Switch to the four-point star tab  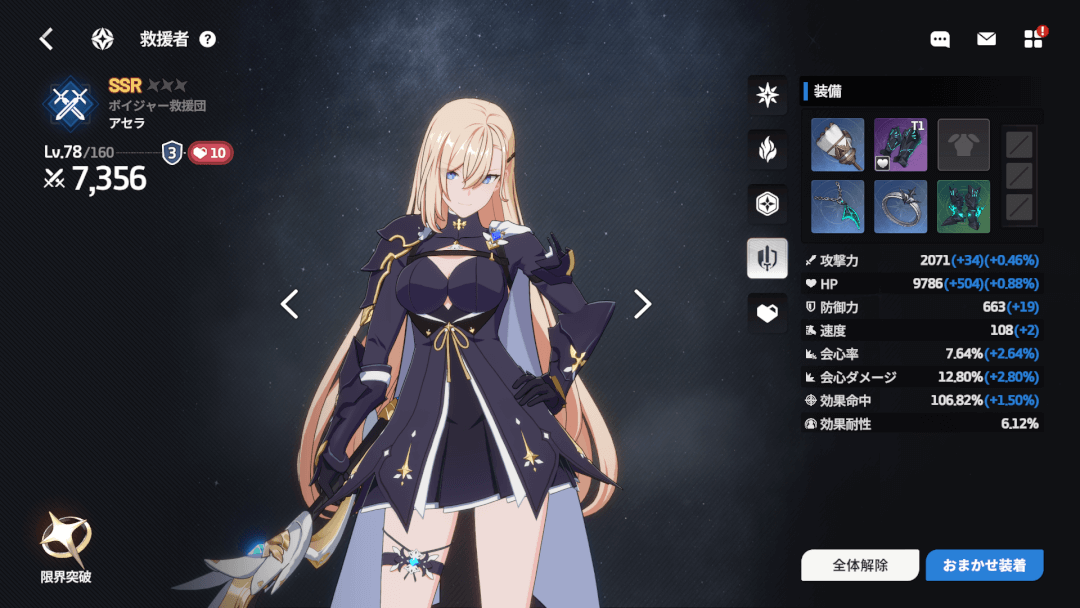(x=767, y=95)
